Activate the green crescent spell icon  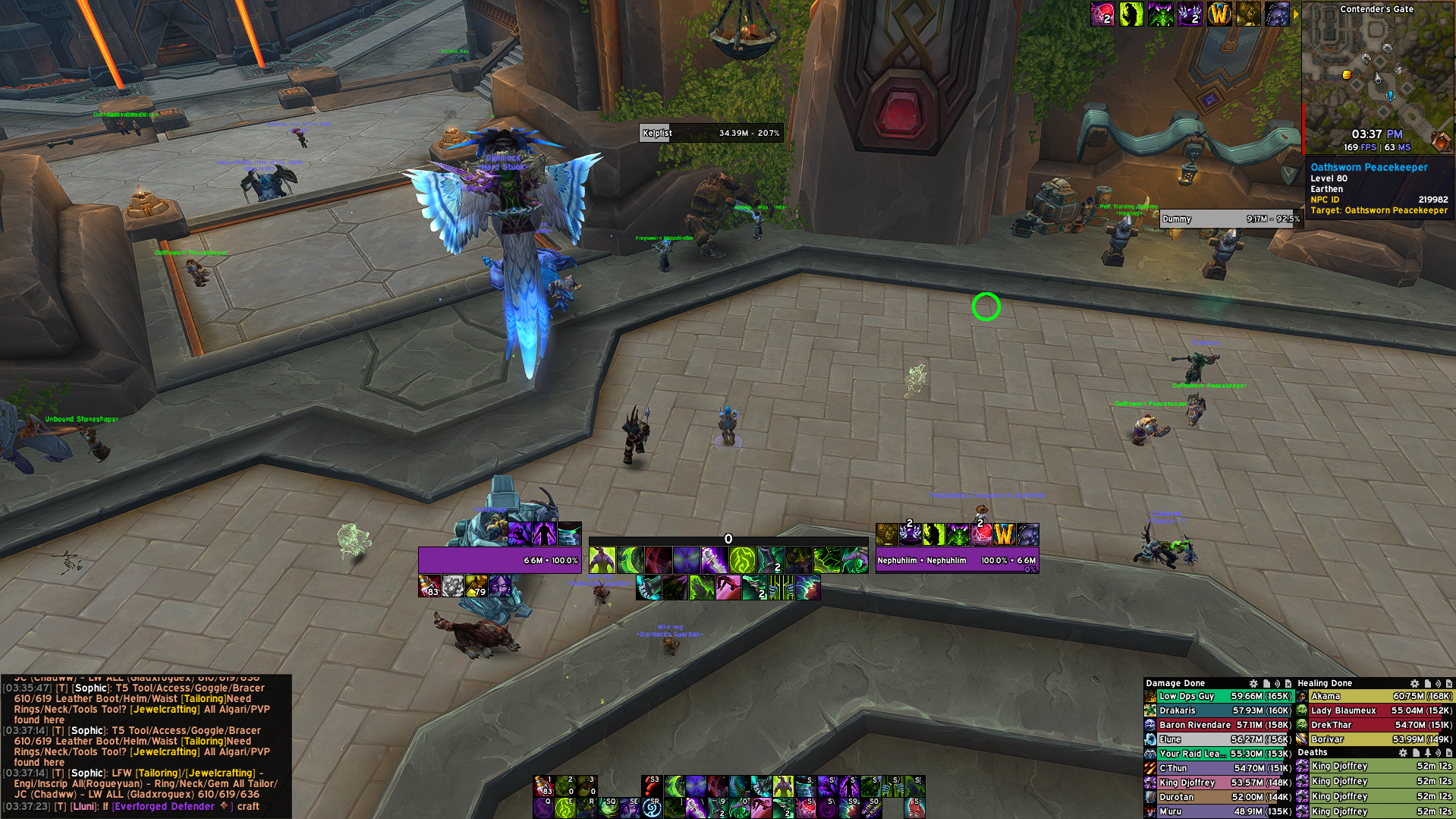tap(631, 561)
